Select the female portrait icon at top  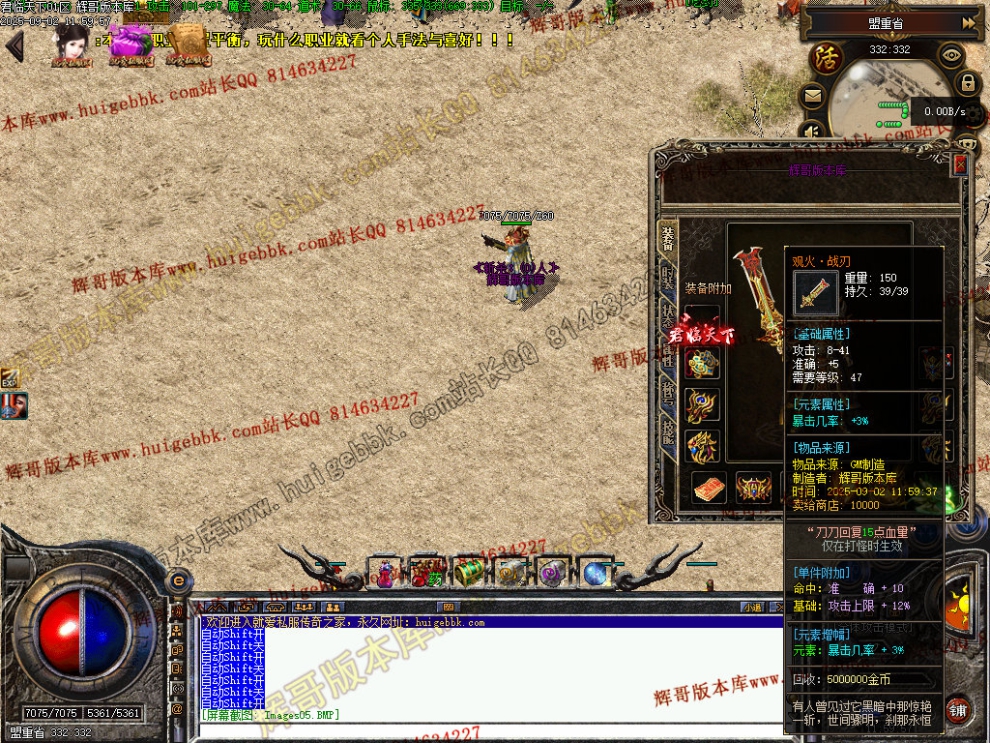pyautogui.click(x=71, y=45)
